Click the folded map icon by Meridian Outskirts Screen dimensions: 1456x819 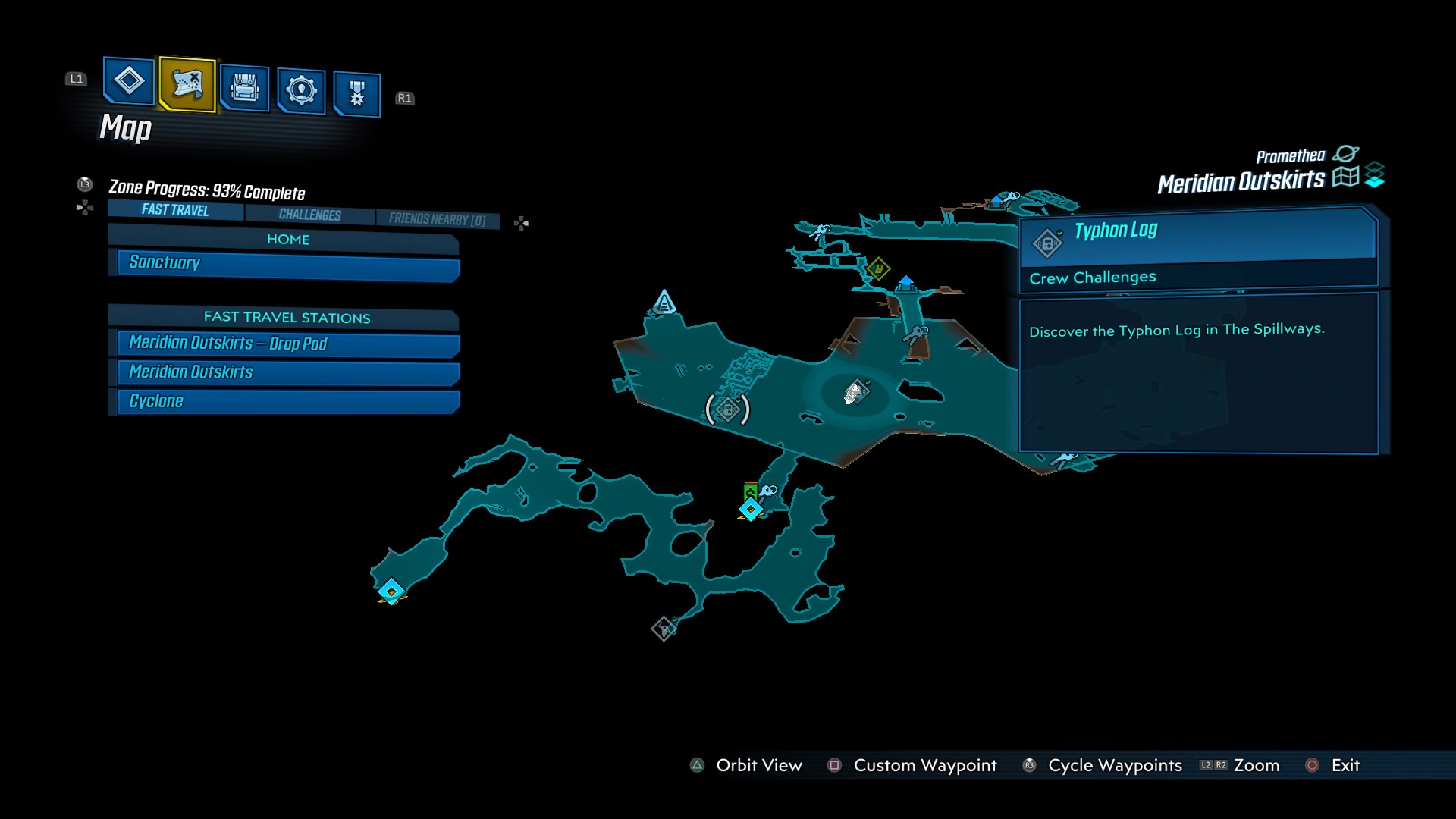click(1345, 177)
